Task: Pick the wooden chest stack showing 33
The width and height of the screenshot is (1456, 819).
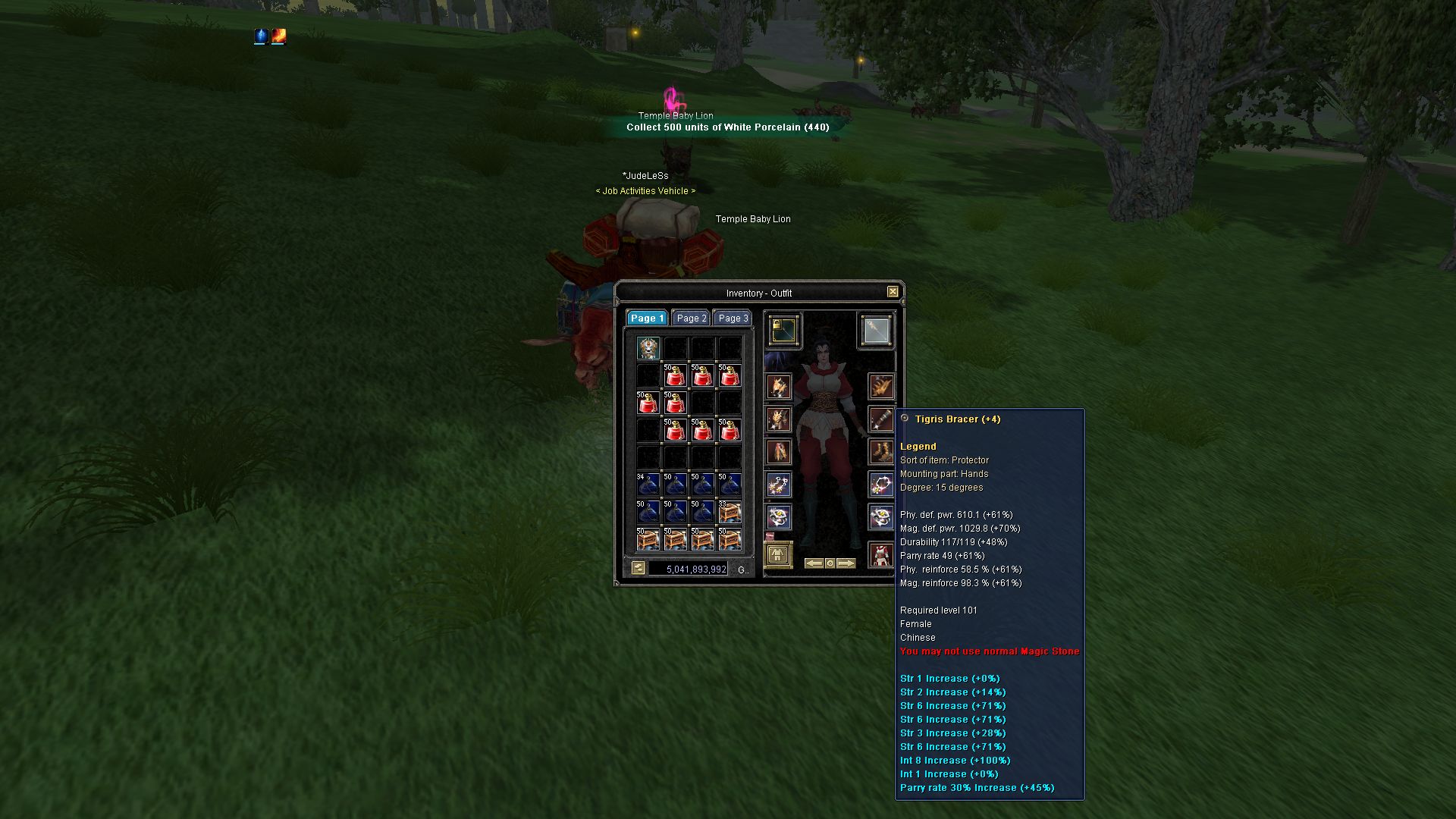Action: click(730, 512)
